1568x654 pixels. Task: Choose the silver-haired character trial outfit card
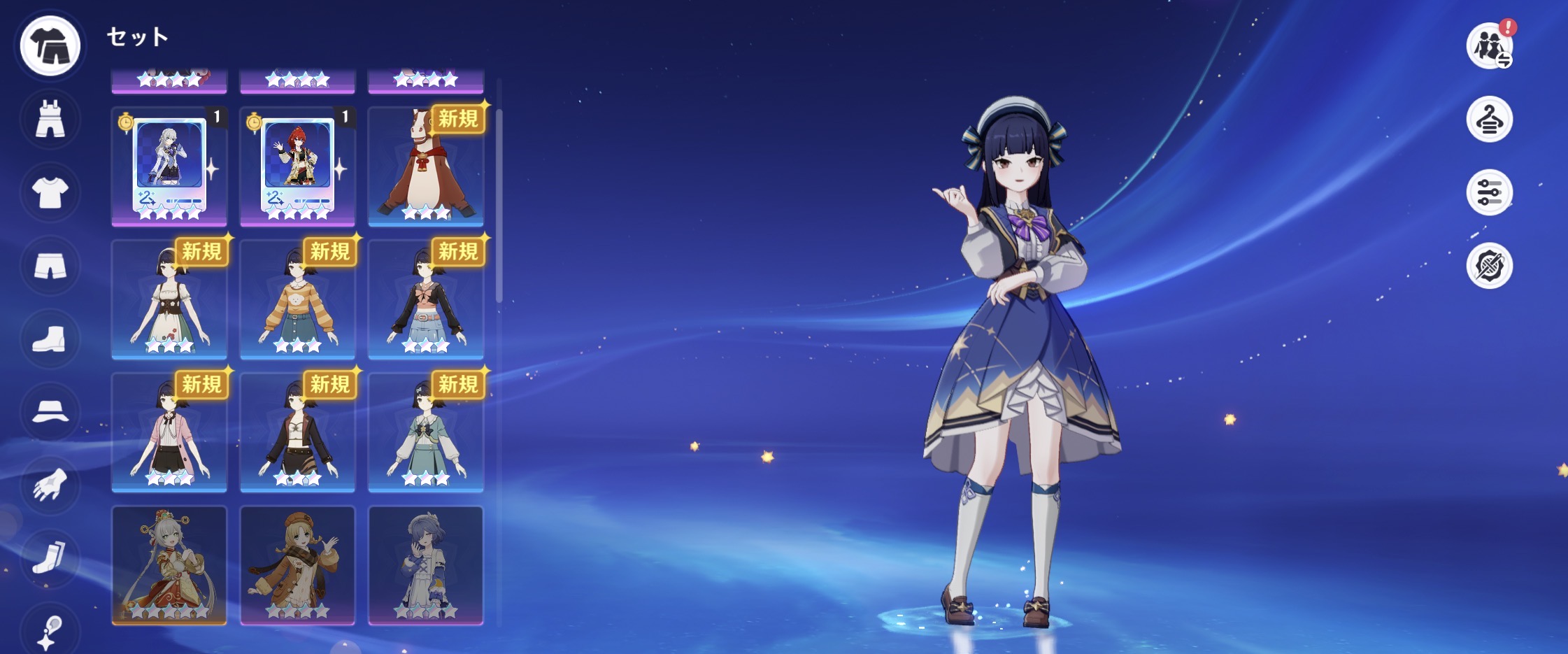click(x=169, y=166)
